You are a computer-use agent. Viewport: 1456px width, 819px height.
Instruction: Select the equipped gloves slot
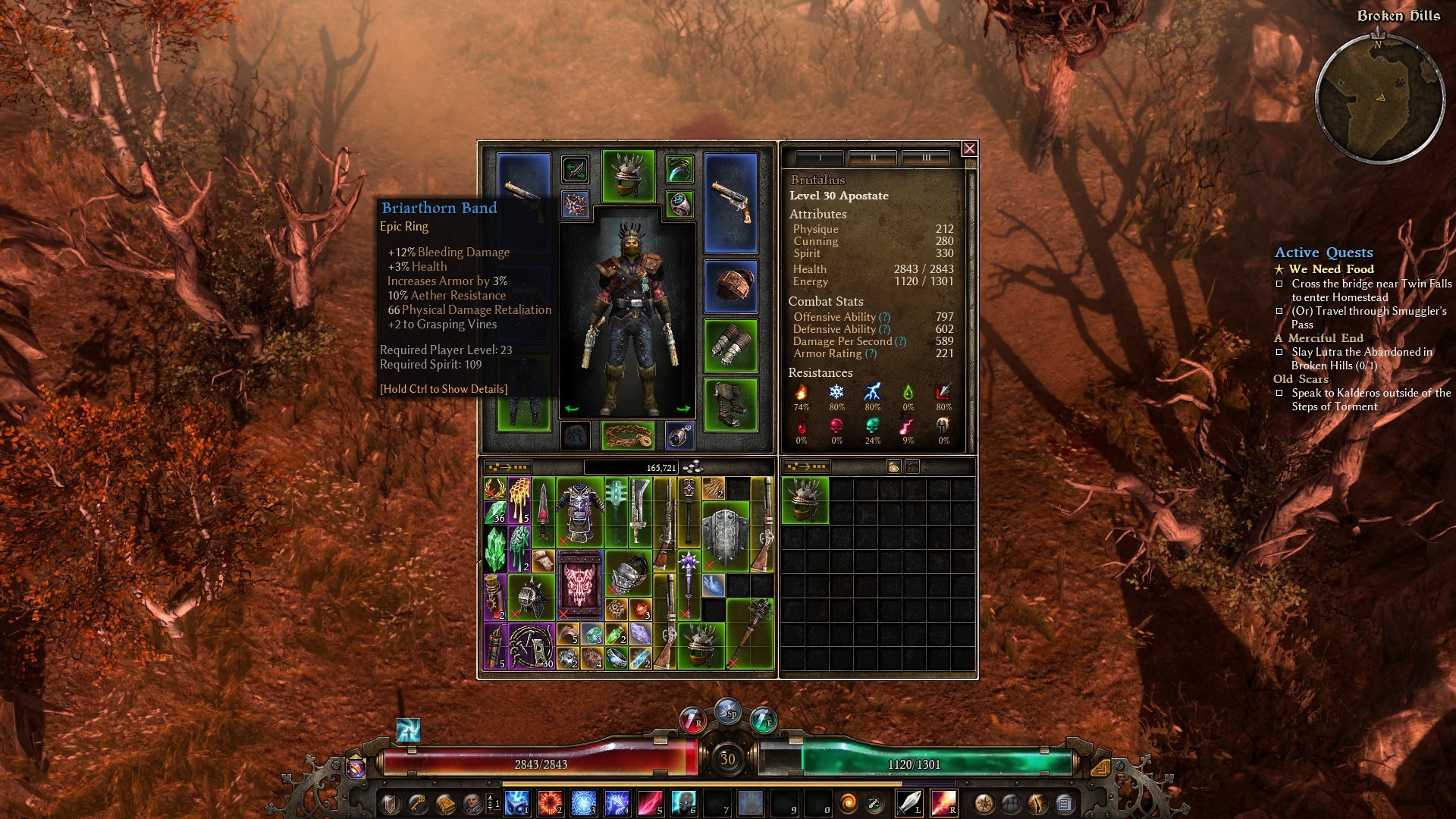(730, 346)
